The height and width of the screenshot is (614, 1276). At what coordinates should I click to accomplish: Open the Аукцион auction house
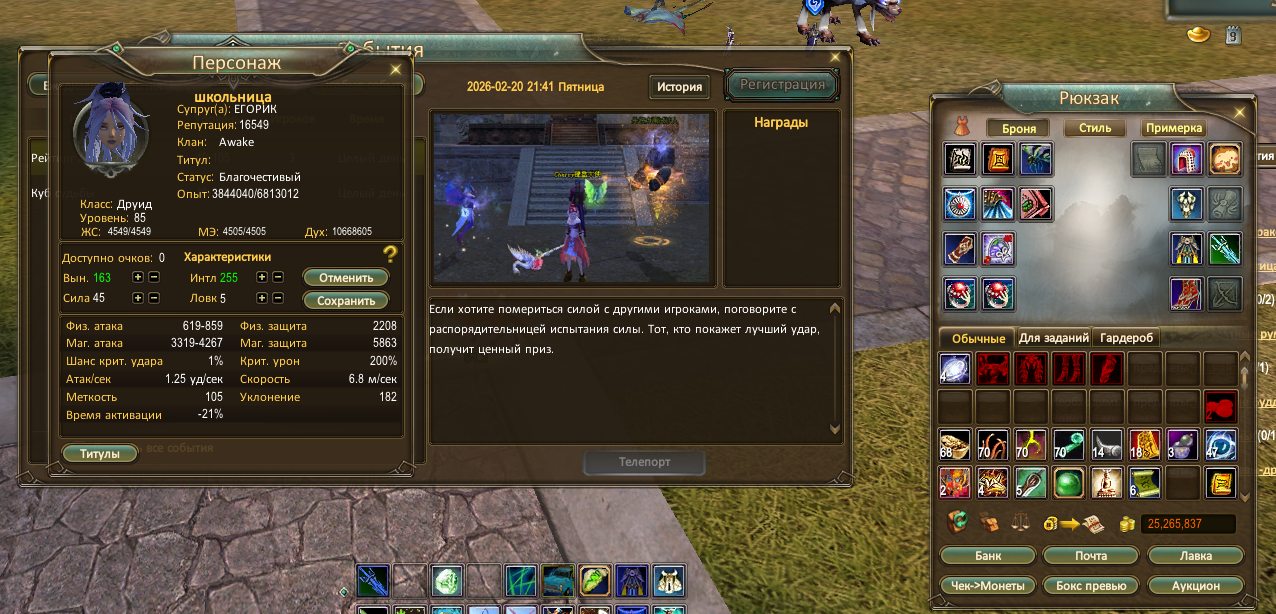(1196, 586)
